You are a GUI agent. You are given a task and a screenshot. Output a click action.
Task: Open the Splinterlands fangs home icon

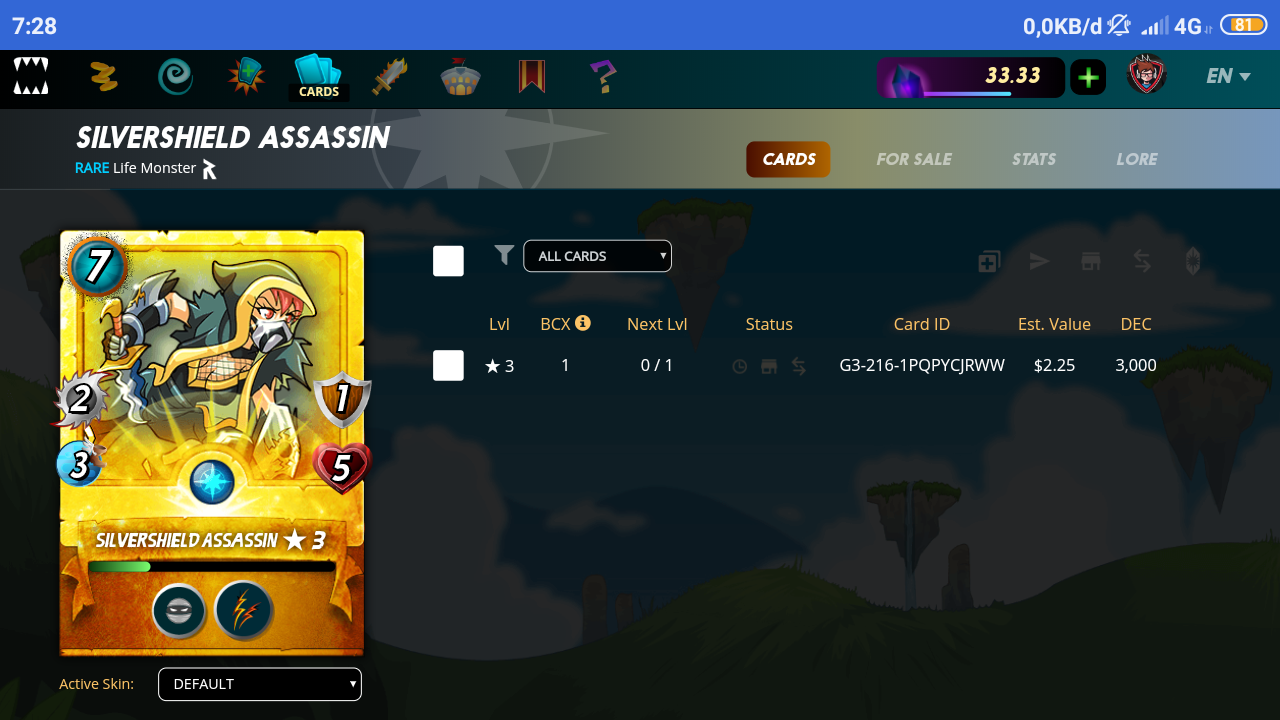coord(31,76)
